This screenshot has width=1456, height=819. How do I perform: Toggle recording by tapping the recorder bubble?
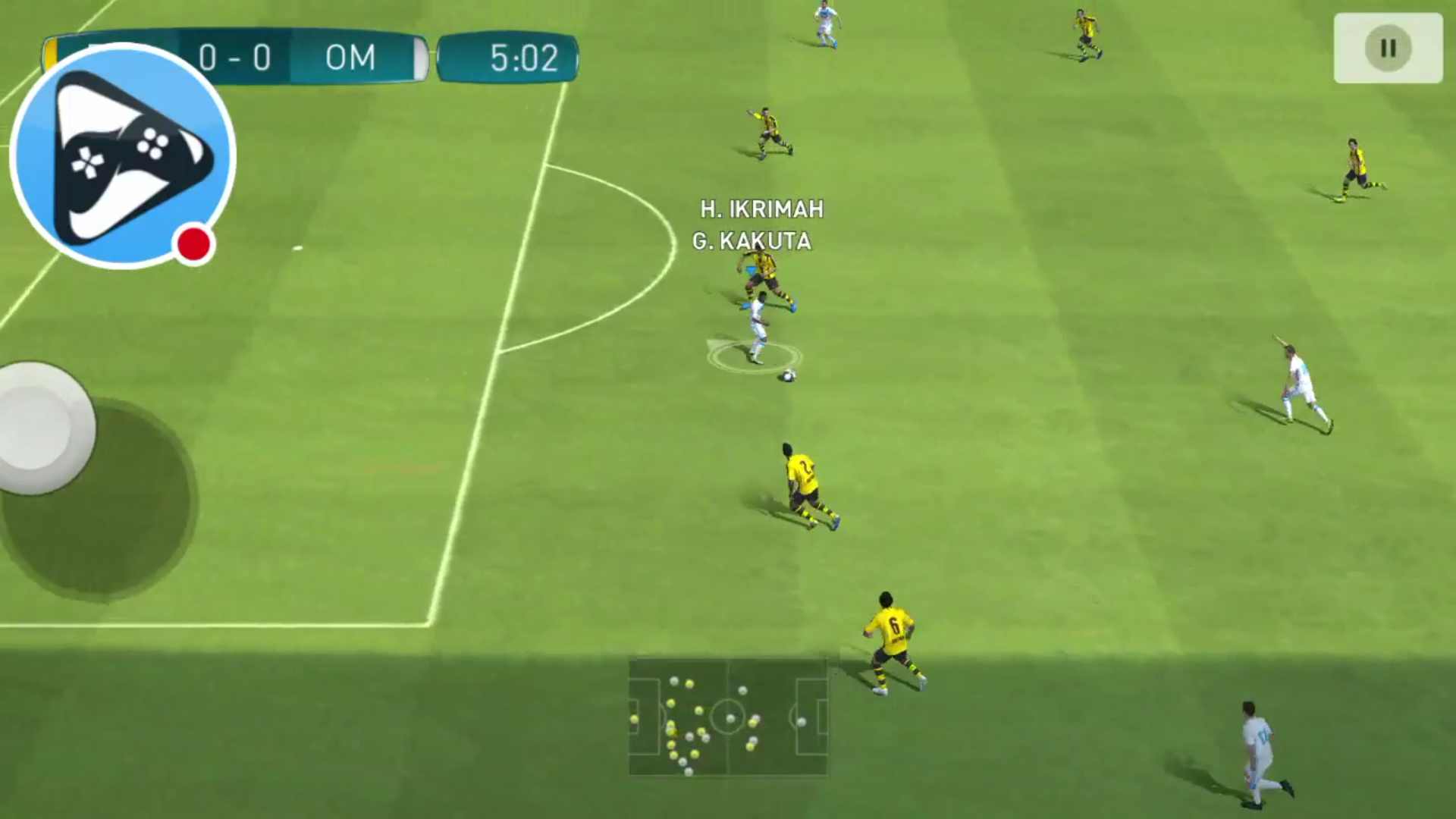click(121, 155)
